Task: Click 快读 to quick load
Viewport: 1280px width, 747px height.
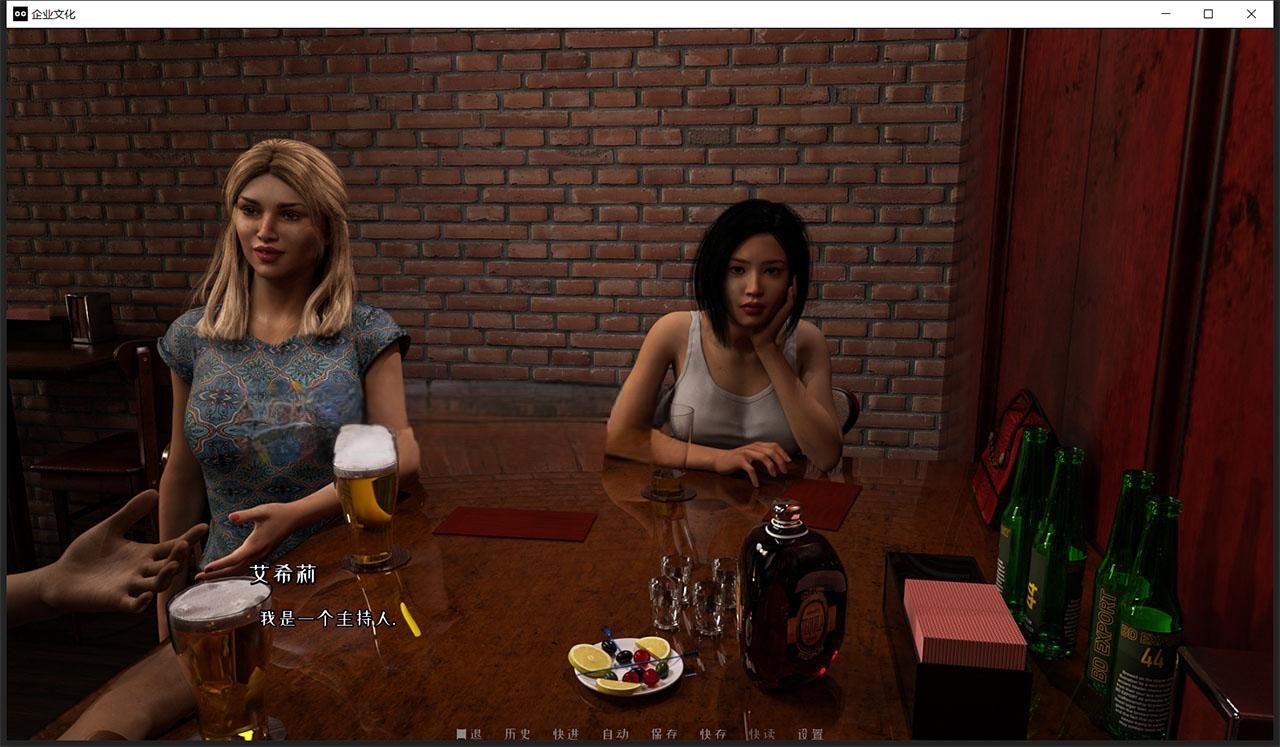Action: point(761,734)
